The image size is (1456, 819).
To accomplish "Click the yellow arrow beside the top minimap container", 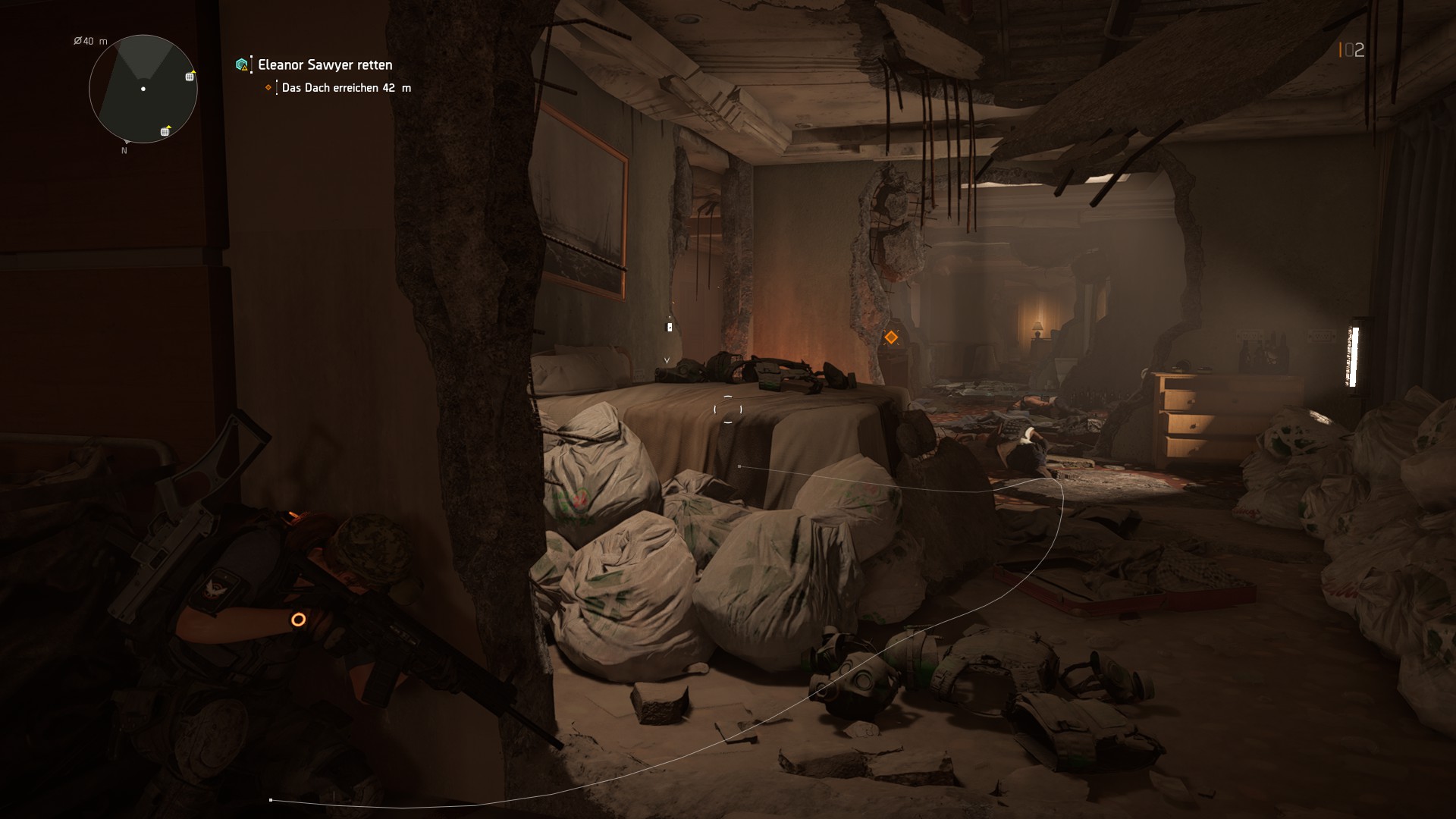I will [x=193, y=72].
